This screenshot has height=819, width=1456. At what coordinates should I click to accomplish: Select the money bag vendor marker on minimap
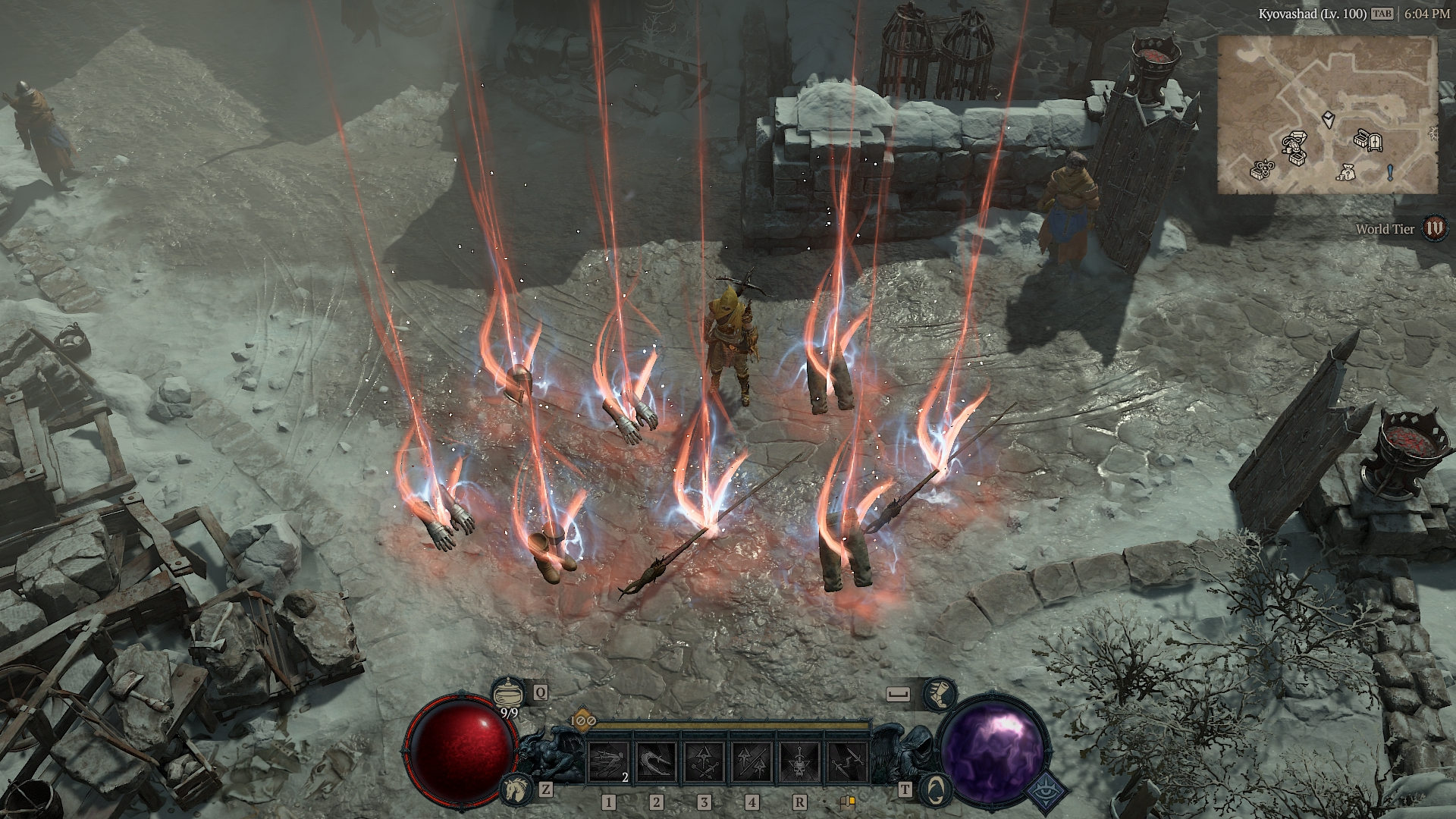[1346, 173]
